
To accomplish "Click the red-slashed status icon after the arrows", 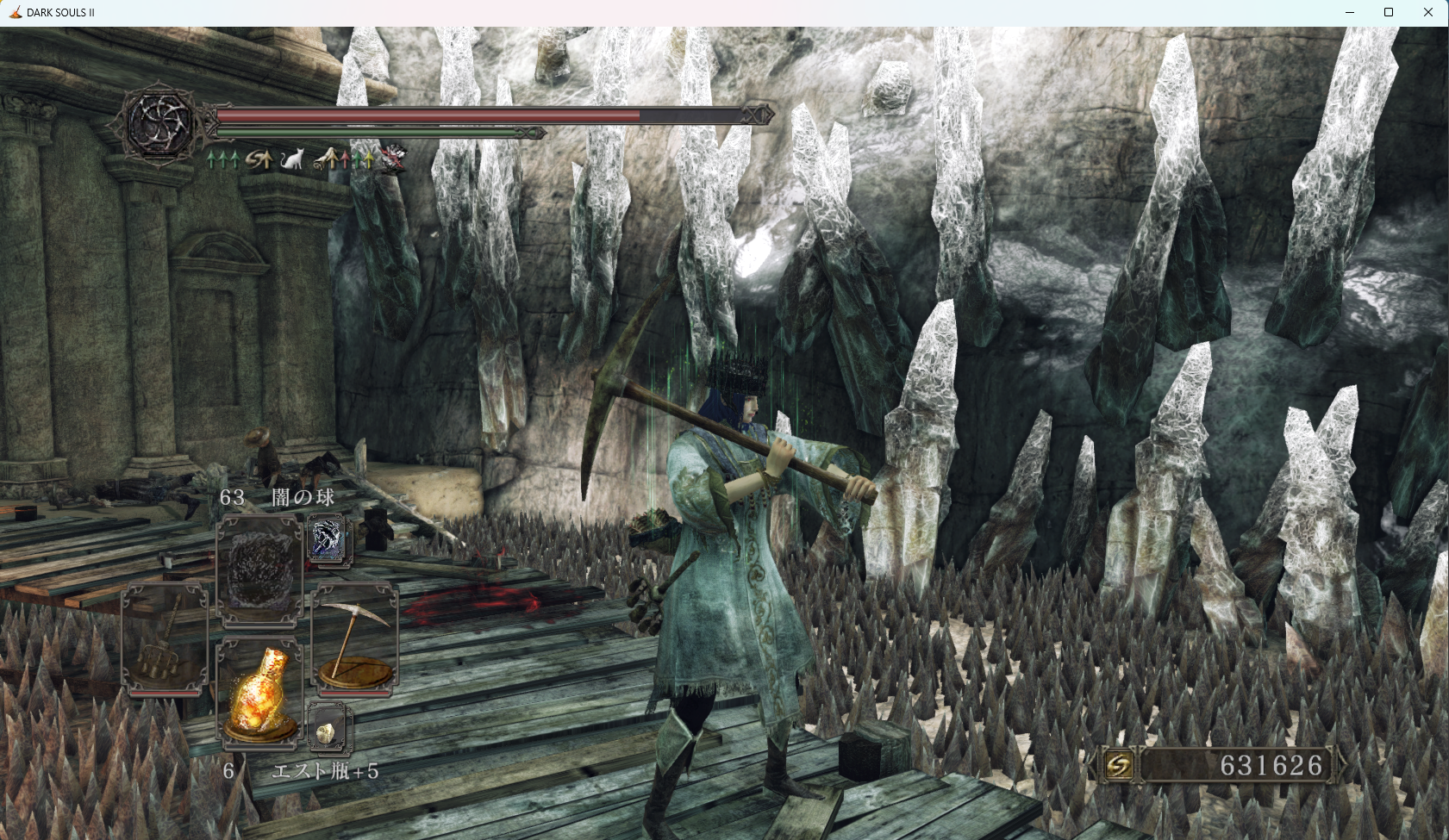I will click(x=393, y=159).
